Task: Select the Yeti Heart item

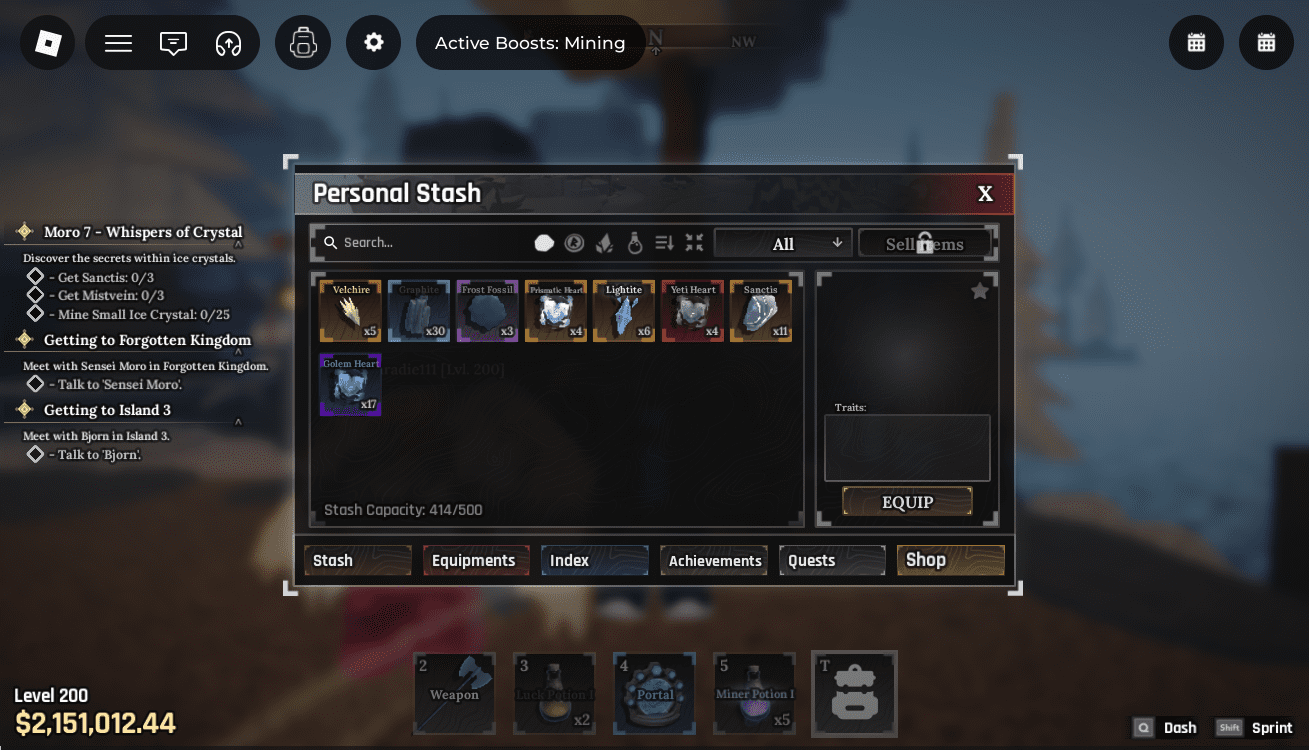Action: (x=693, y=311)
